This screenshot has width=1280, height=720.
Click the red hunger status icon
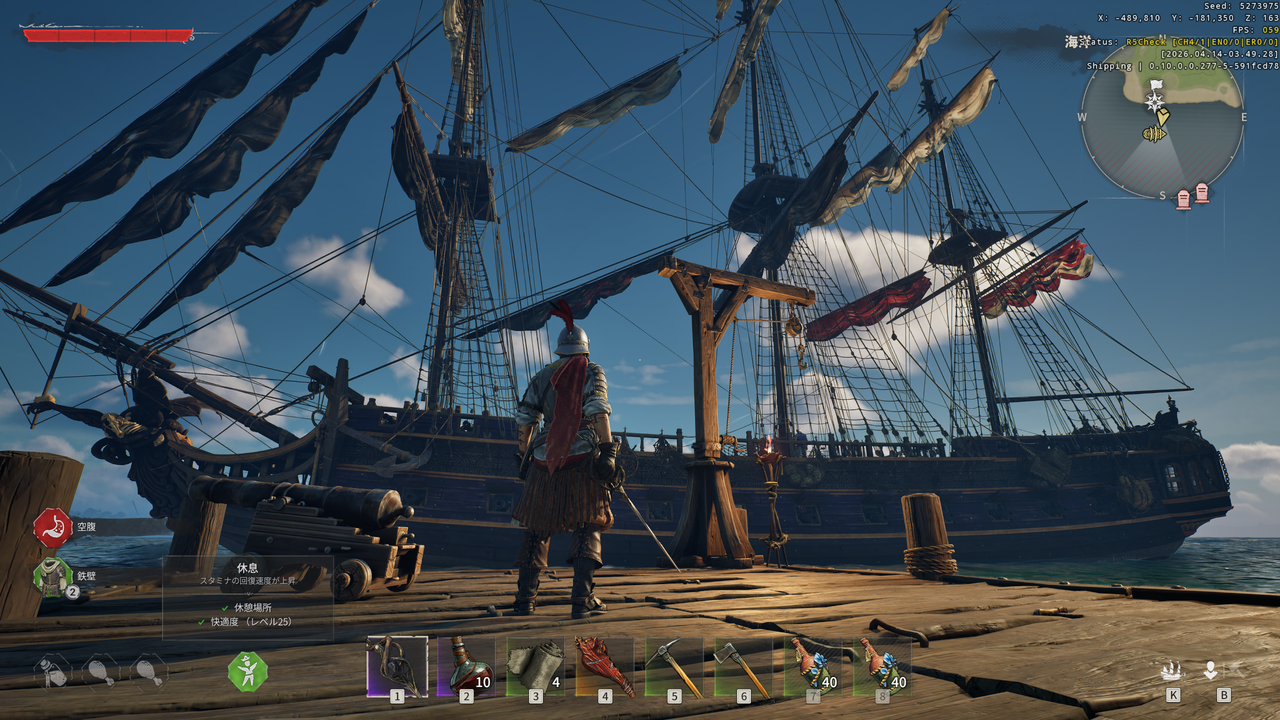click(x=52, y=527)
